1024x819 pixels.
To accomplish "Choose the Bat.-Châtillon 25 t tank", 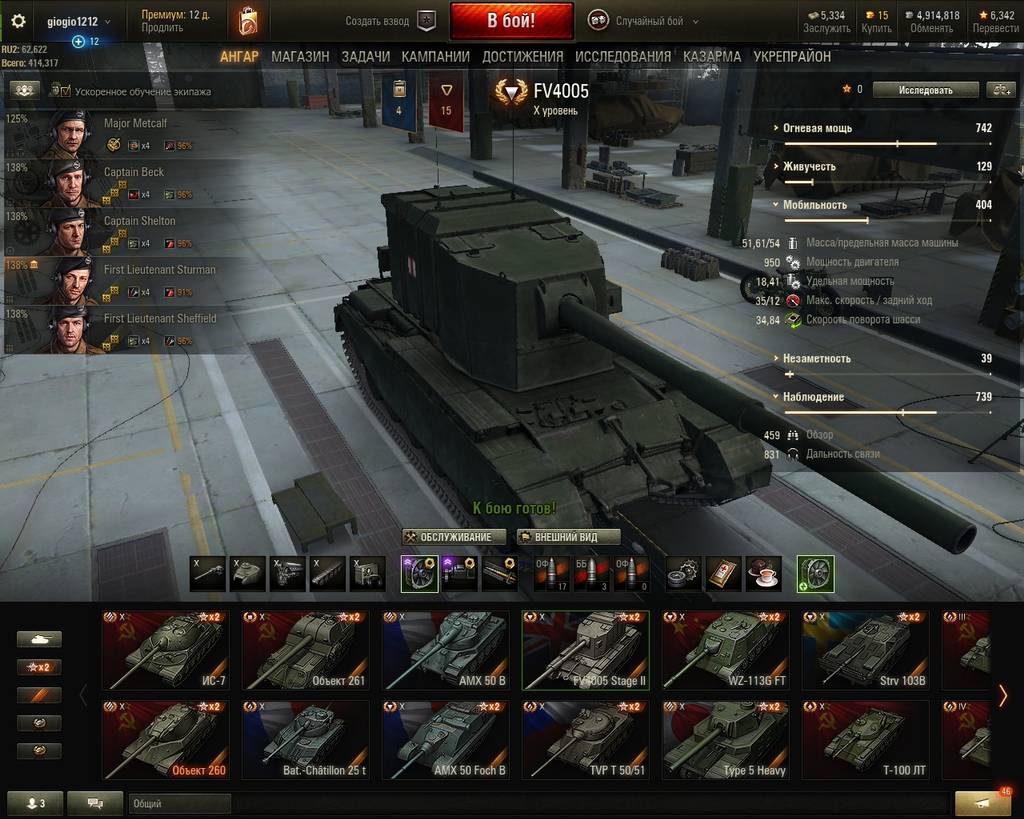I will pyautogui.click(x=305, y=740).
